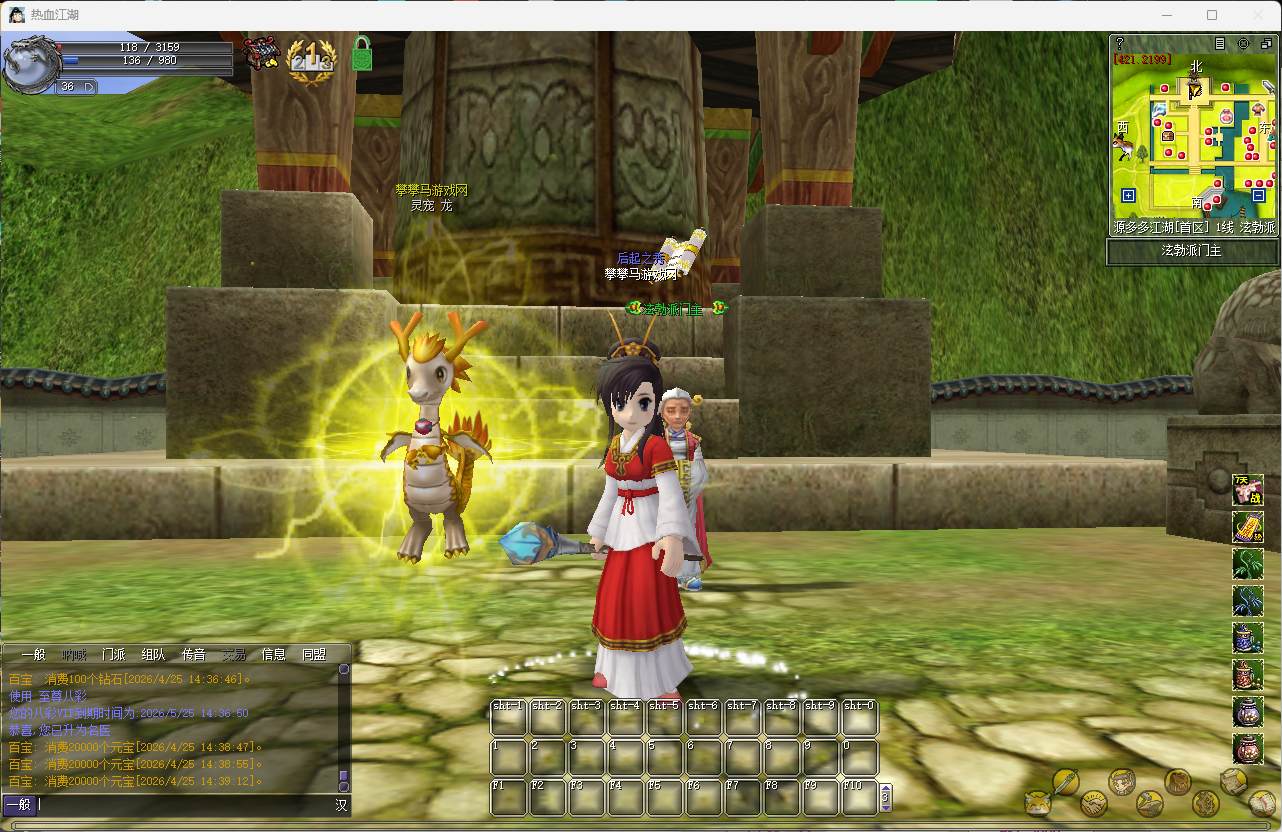
Task: Zoom in the minimap with plus button
Action: (x=1128, y=196)
